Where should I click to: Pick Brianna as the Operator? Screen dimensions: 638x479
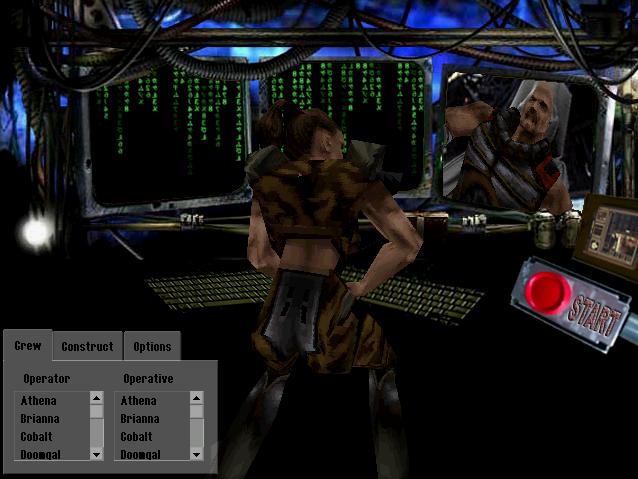40,419
